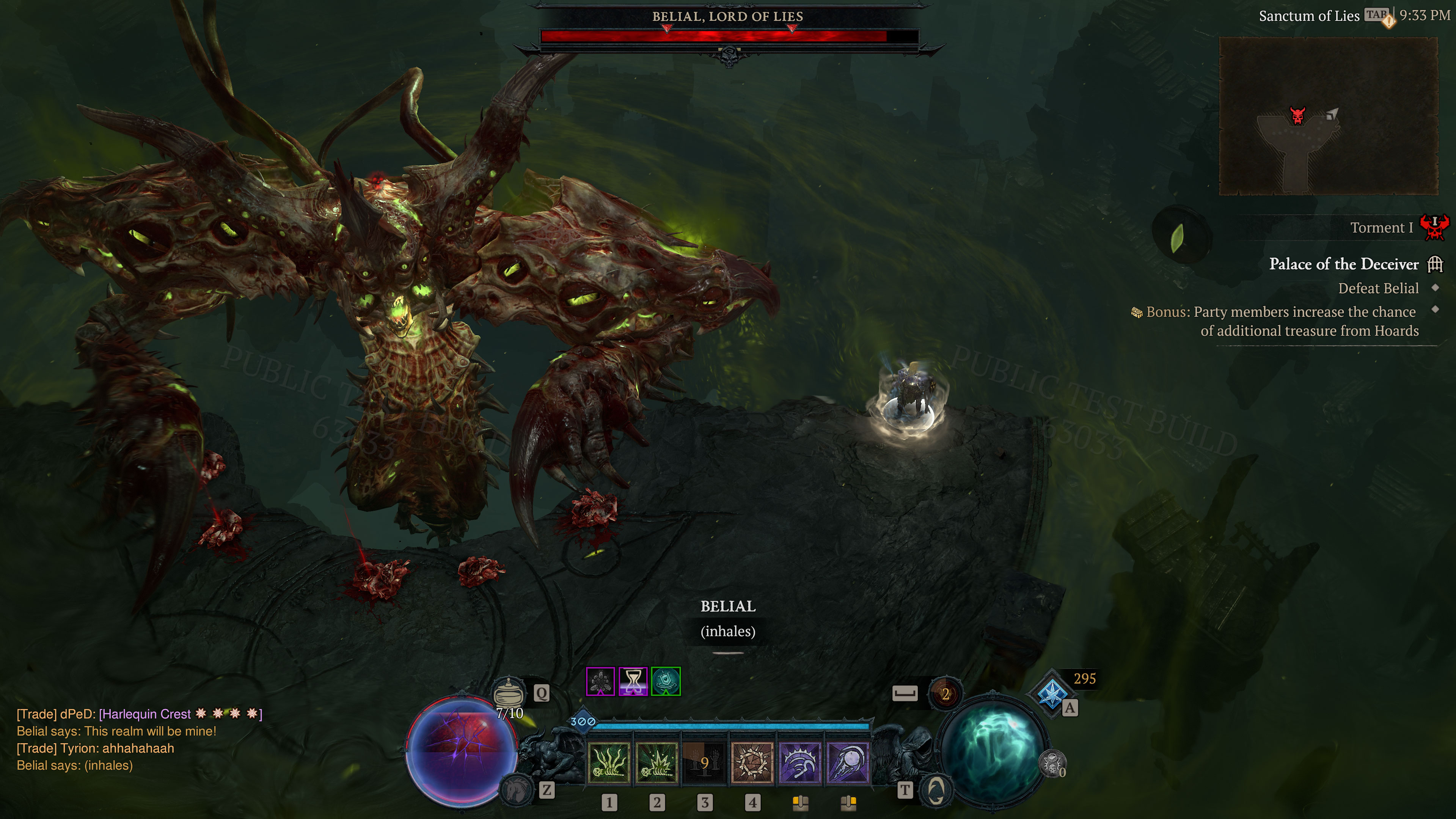1456x819 pixels.
Task: Use the purple scythe sweep skill
Action: [x=799, y=762]
